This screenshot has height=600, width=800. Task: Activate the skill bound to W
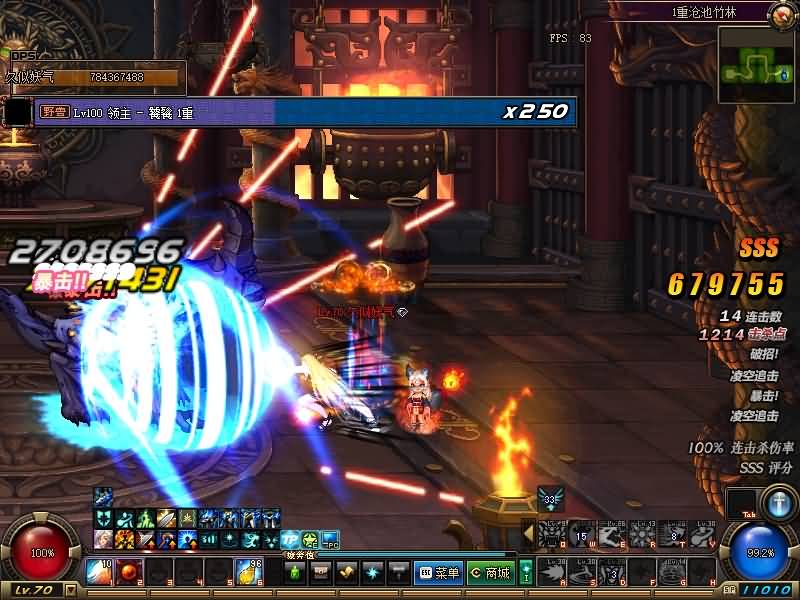pos(581,536)
